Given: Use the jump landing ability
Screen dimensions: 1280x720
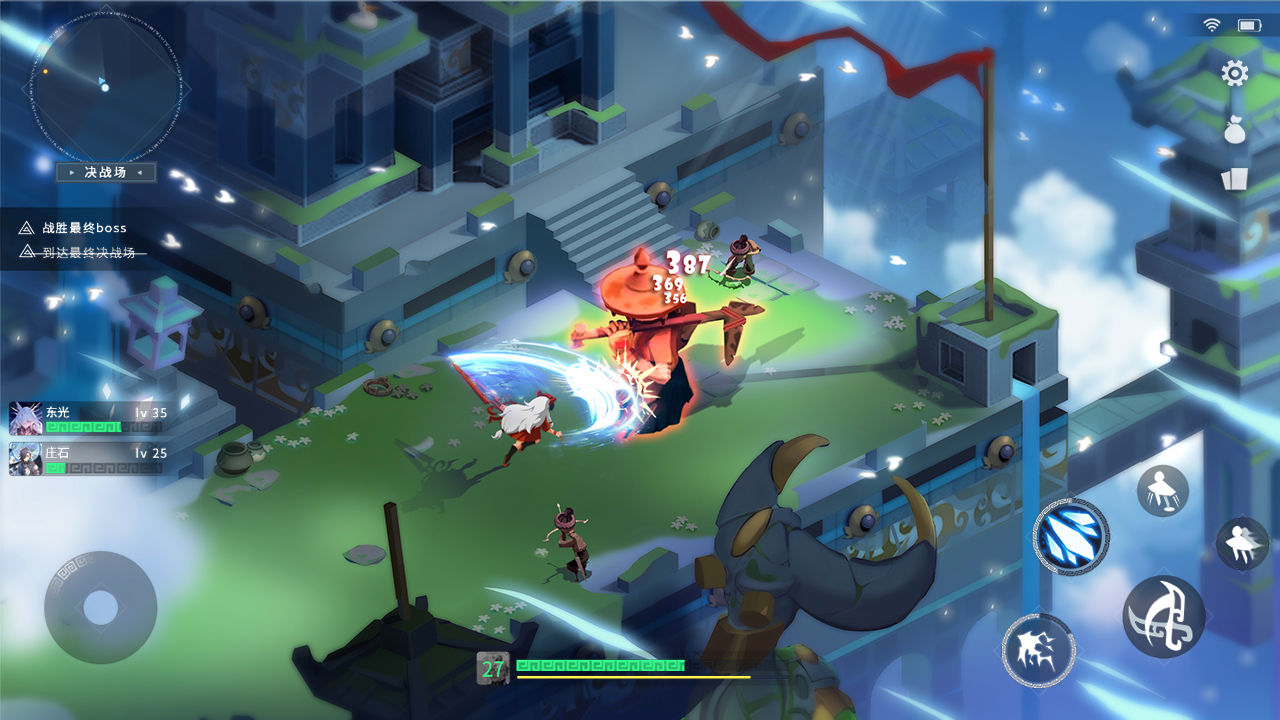Looking at the screenshot, I should click(1162, 490).
